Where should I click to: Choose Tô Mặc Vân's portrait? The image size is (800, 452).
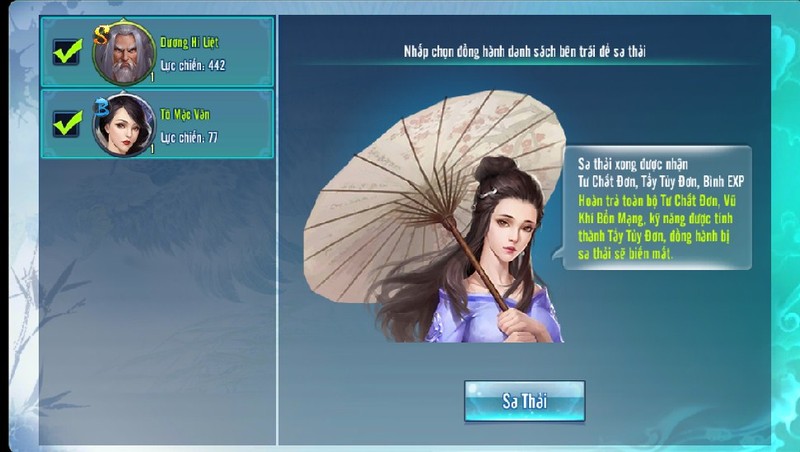click(124, 125)
